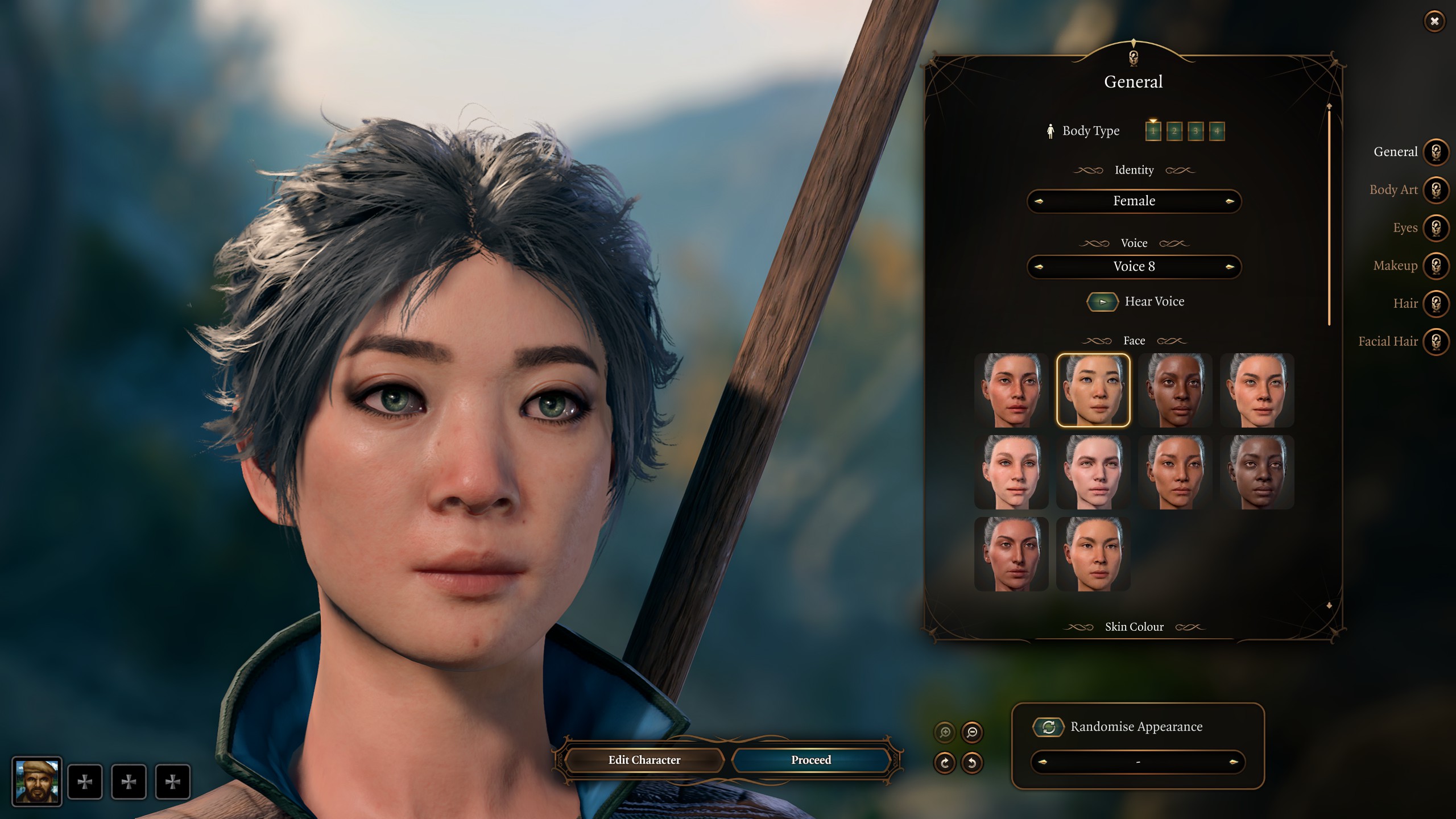The width and height of the screenshot is (1456, 819).
Task: Click the Edit Character button
Action: tap(644, 760)
